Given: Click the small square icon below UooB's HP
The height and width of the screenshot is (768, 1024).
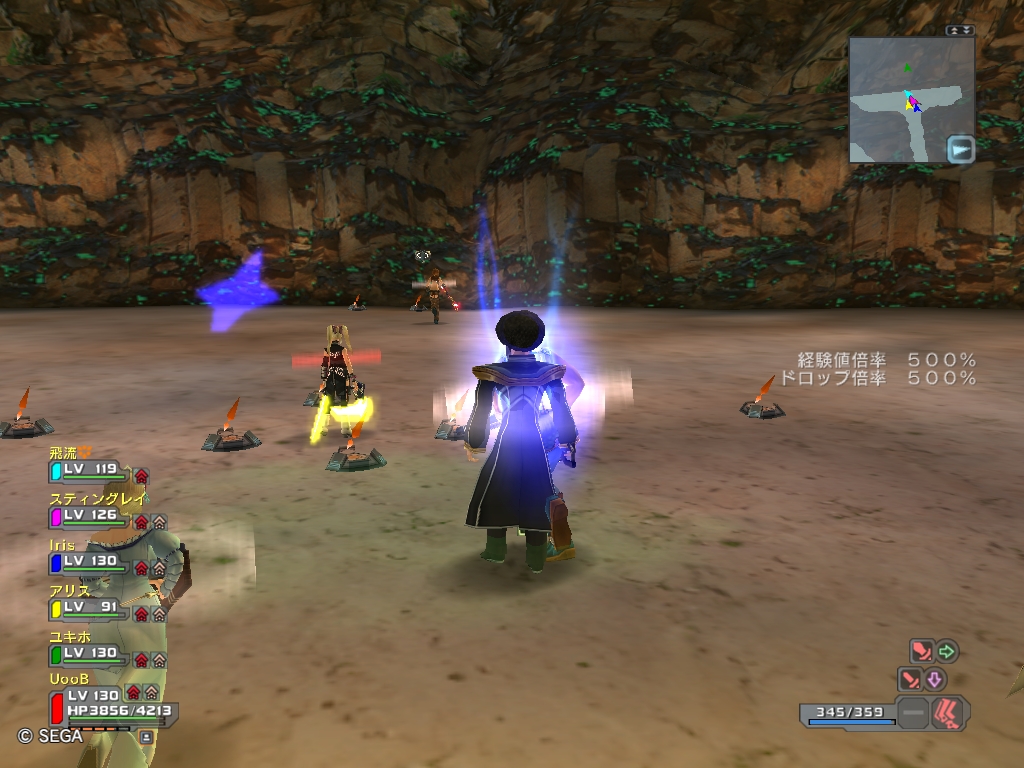Looking at the screenshot, I should click(147, 737).
